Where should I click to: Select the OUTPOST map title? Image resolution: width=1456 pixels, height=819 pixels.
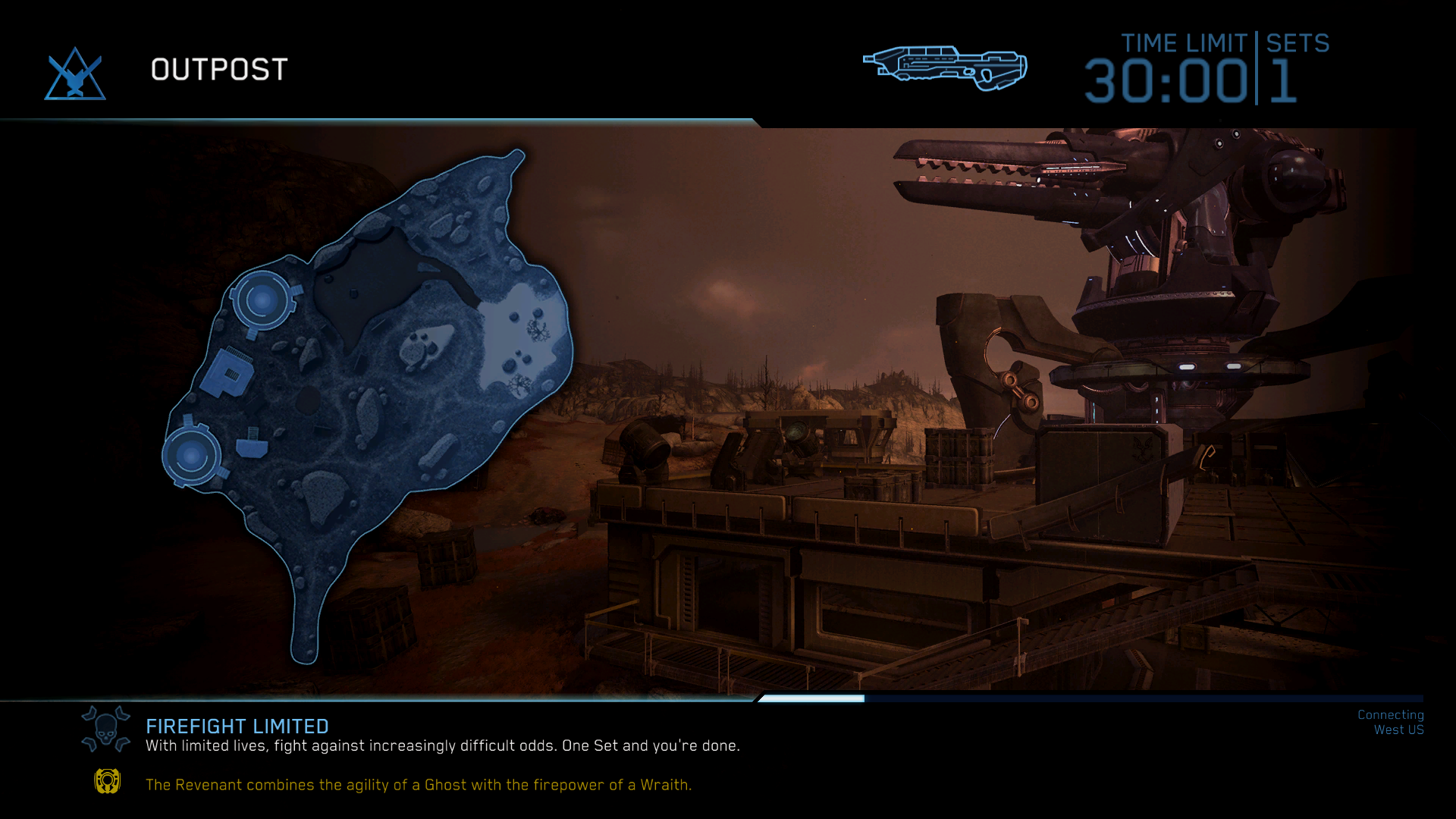pyautogui.click(x=218, y=70)
